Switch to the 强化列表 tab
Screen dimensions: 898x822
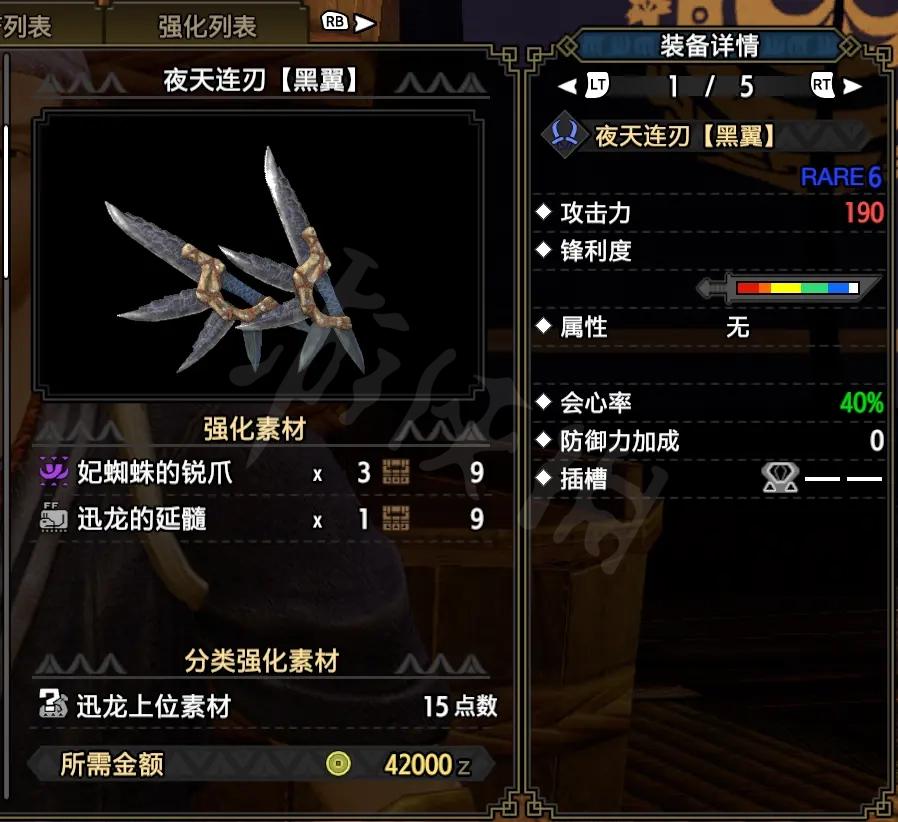[207, 25]
